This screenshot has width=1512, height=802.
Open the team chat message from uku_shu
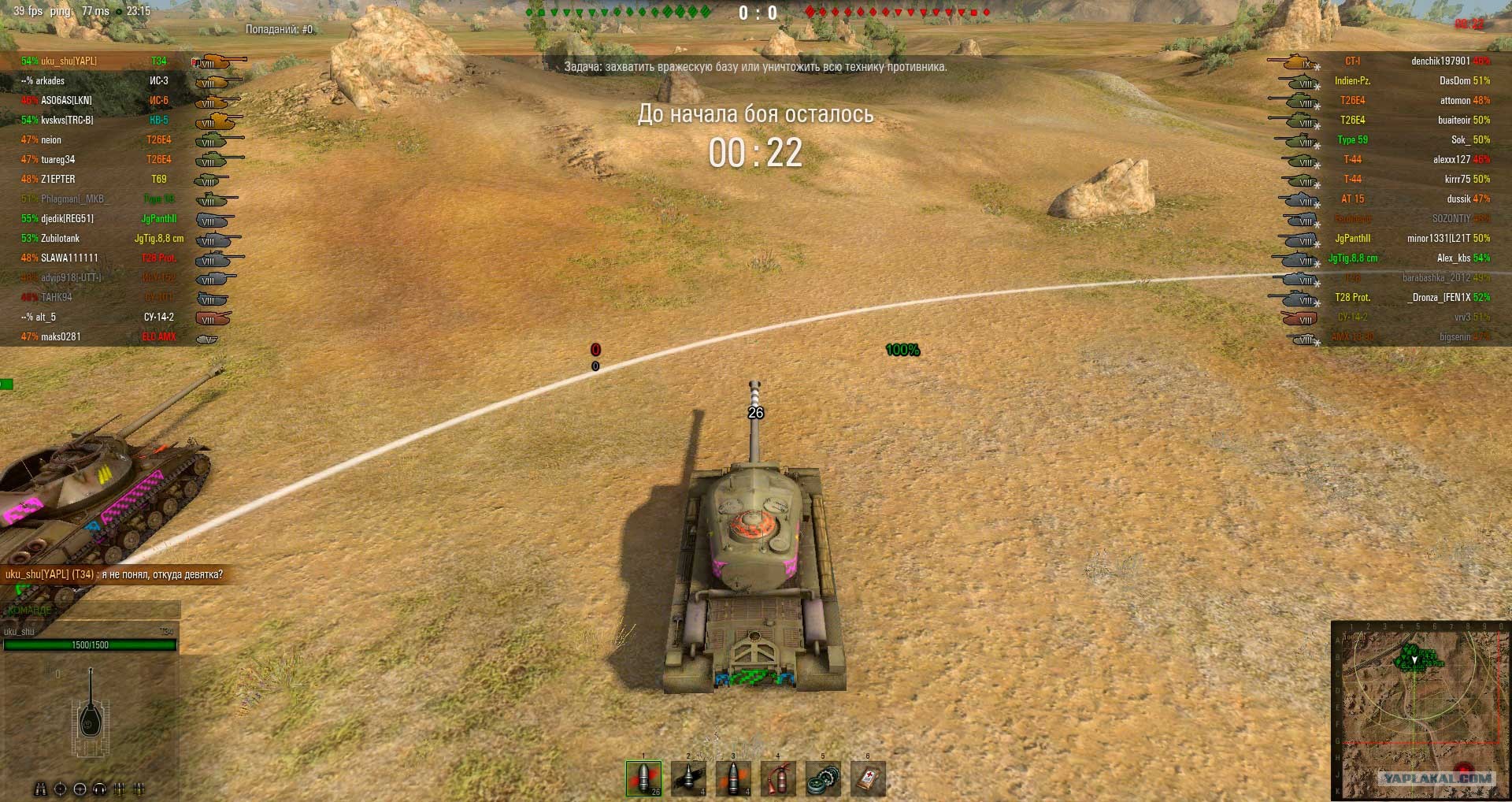click(114, 574)
